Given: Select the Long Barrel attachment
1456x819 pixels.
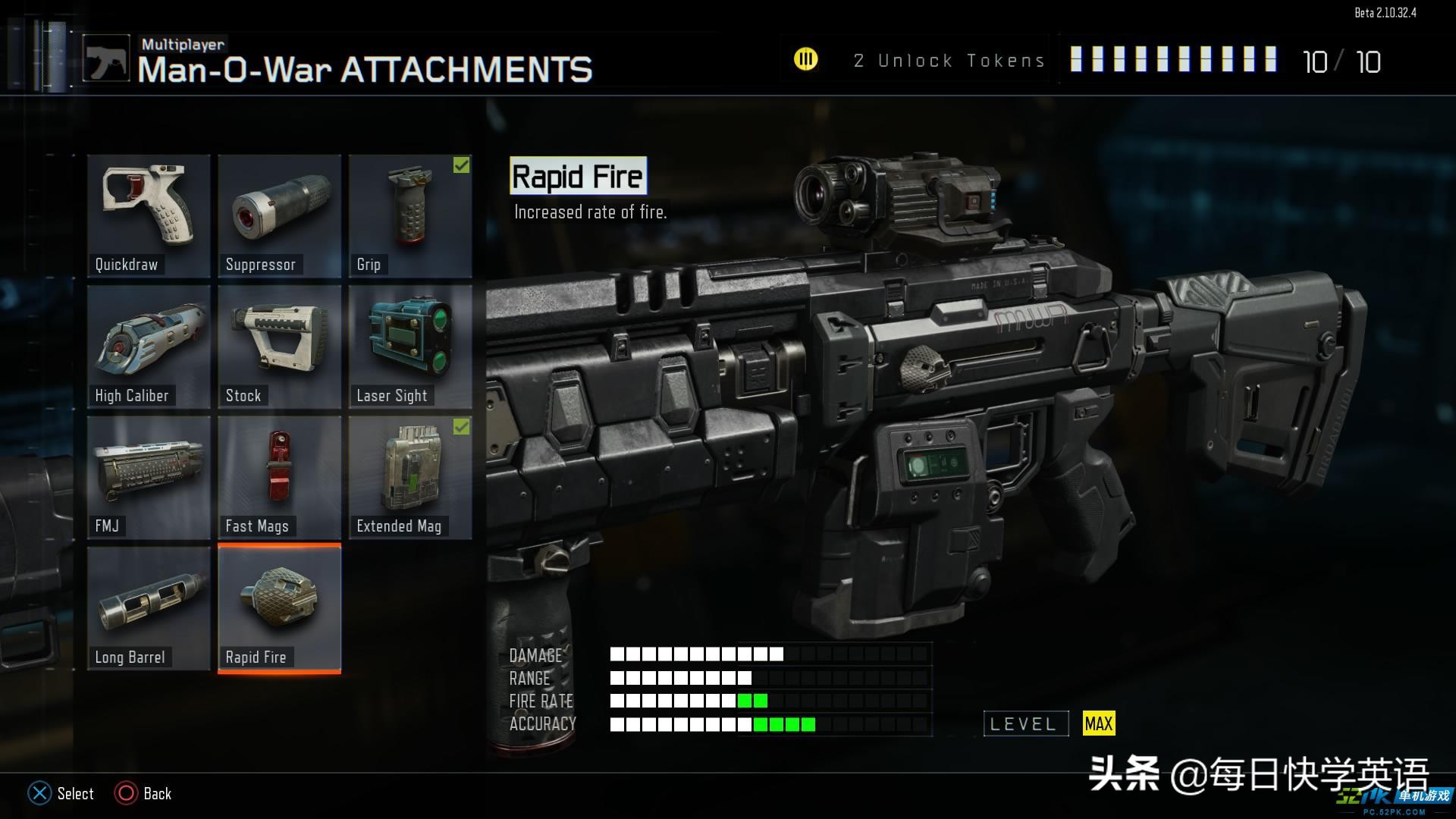Looking at the screenshot, I should tap(149, 608).
